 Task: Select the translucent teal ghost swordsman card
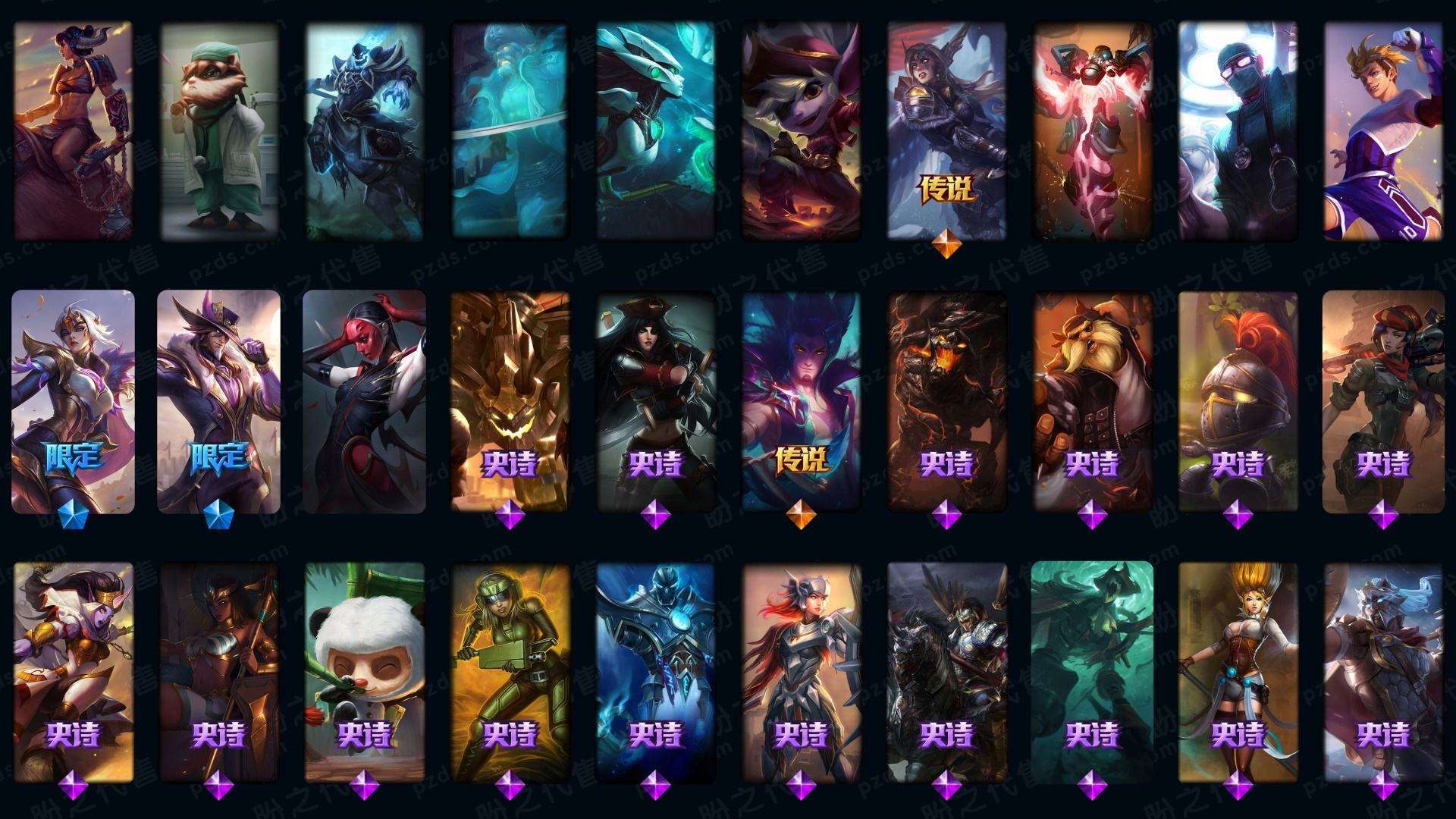510,130
